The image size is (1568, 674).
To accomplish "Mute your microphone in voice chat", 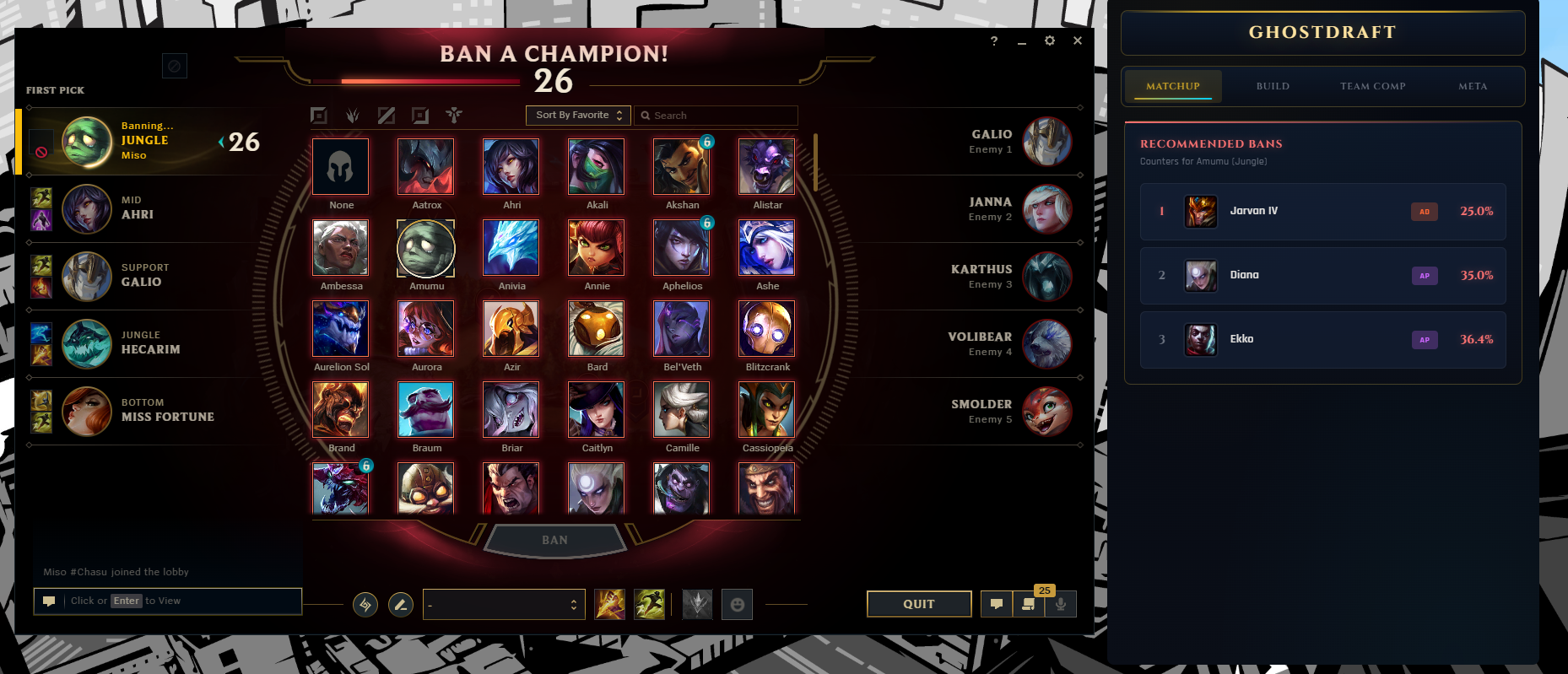I will (x=1061, y=604).
